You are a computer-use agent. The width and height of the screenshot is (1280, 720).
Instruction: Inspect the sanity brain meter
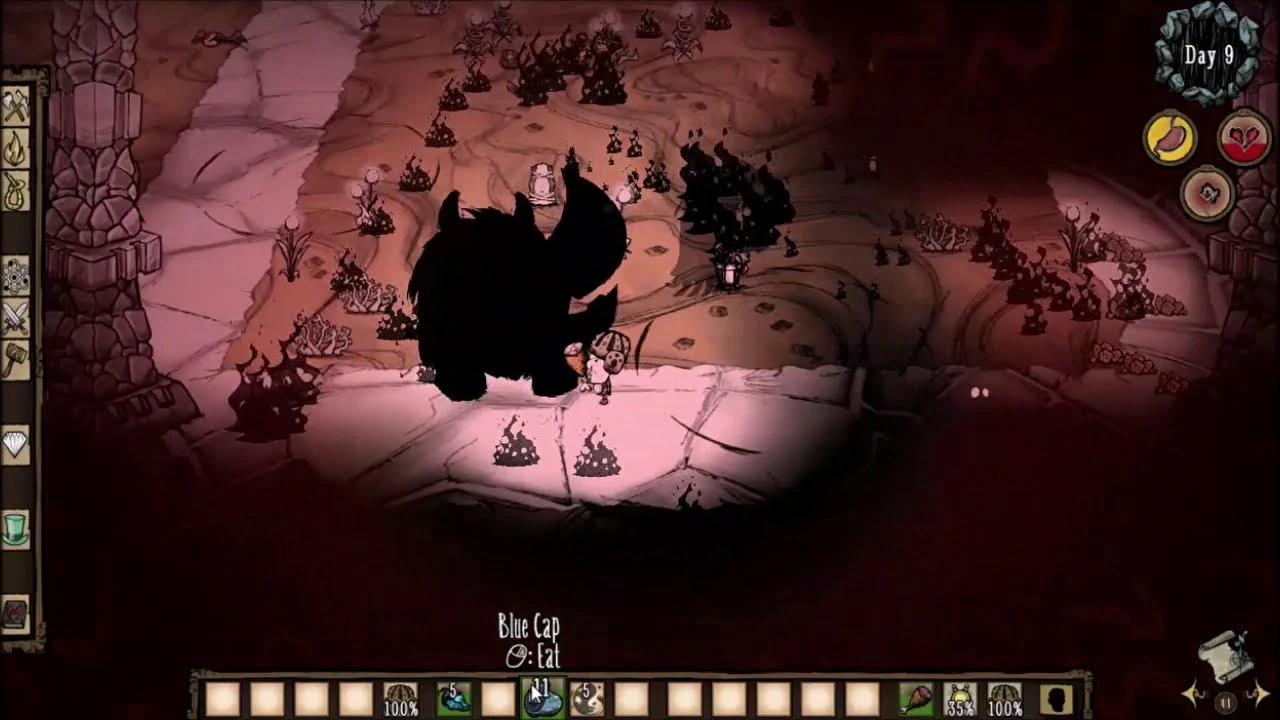(x=1209, y=192)
